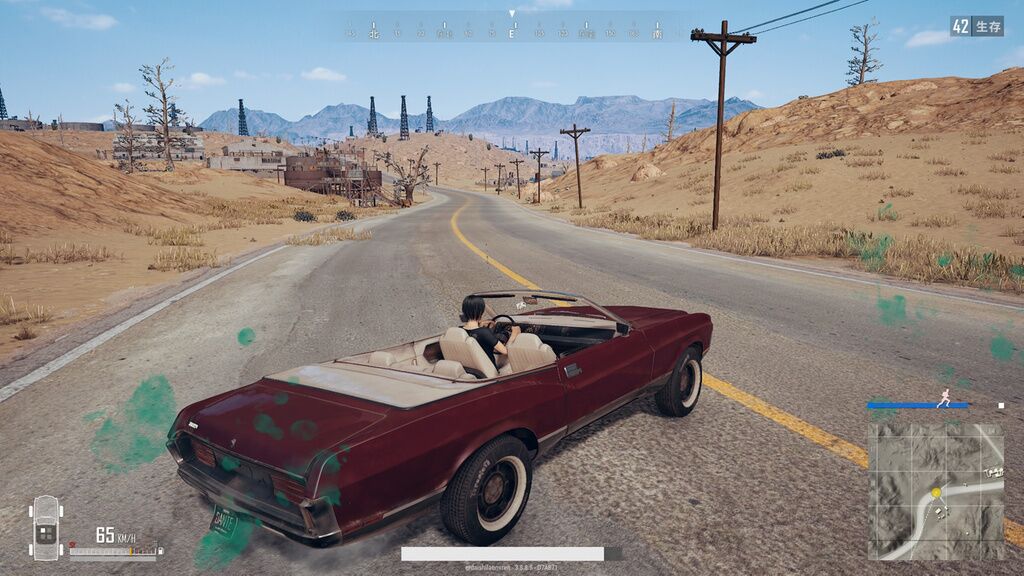Click the vehicle seat layout icon

coord(46,527)
